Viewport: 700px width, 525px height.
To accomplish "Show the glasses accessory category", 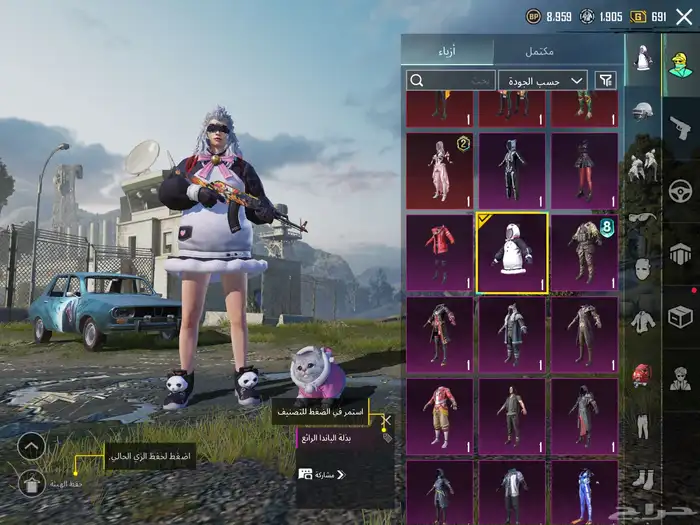I will 642,217.
